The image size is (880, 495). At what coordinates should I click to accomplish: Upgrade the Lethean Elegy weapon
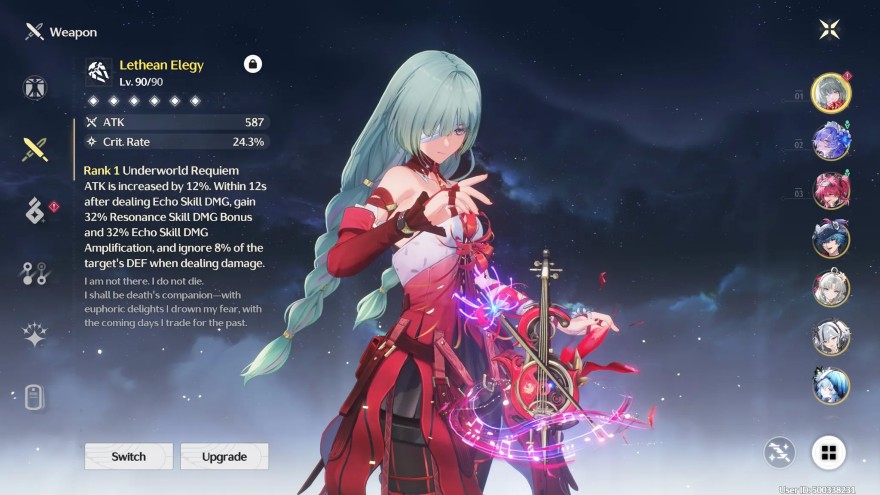tap(224, 456)
